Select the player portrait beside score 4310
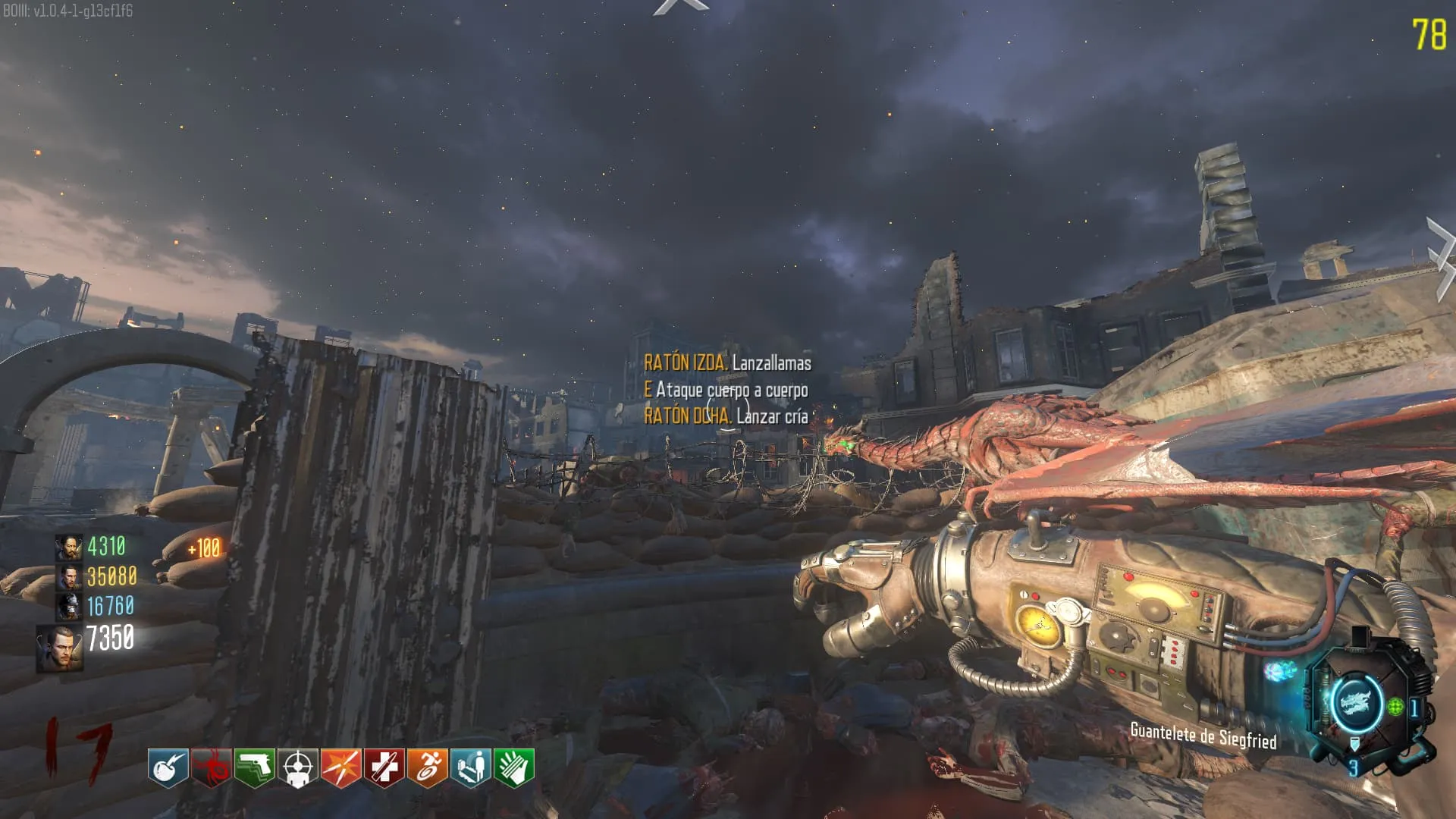 [x=69, y=547]
